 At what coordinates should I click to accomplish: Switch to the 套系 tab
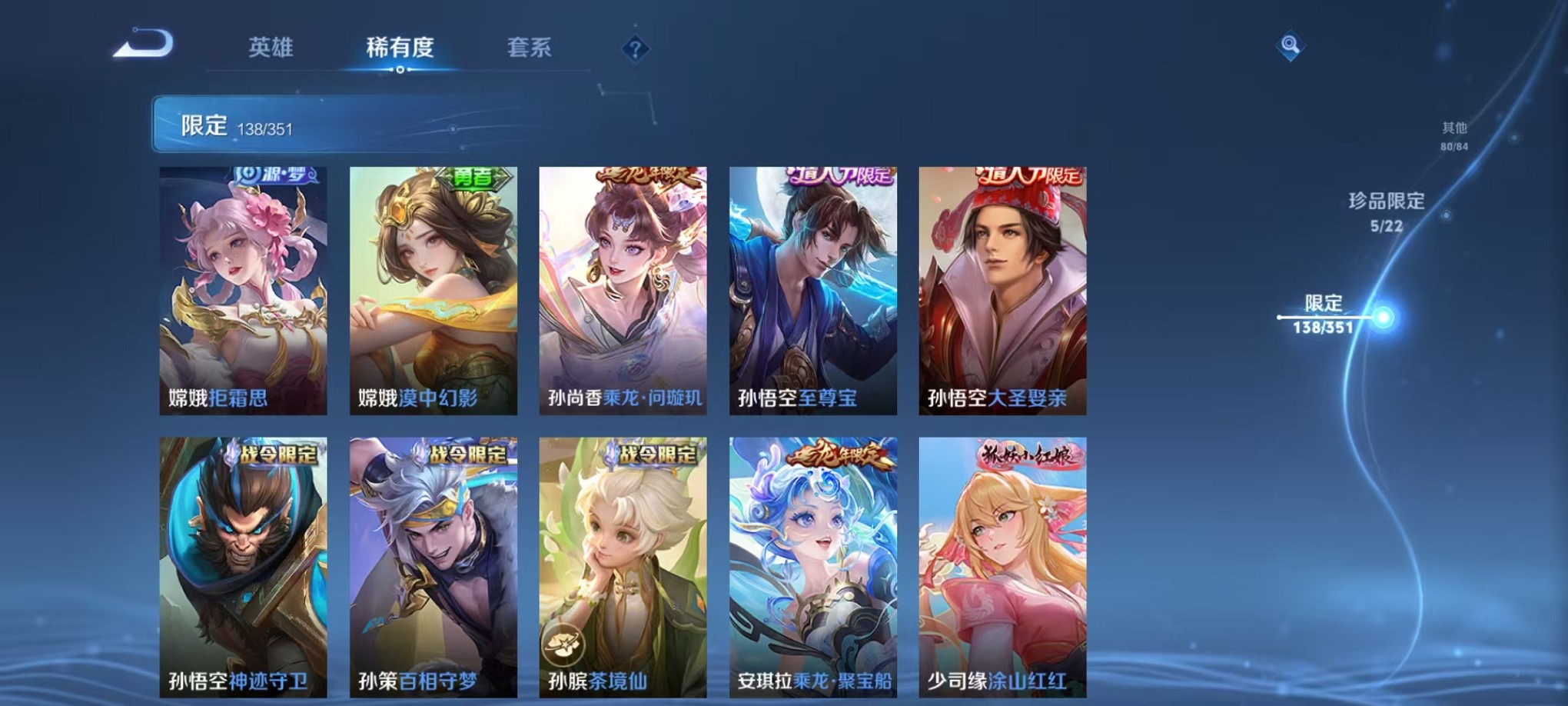point(530,48)
